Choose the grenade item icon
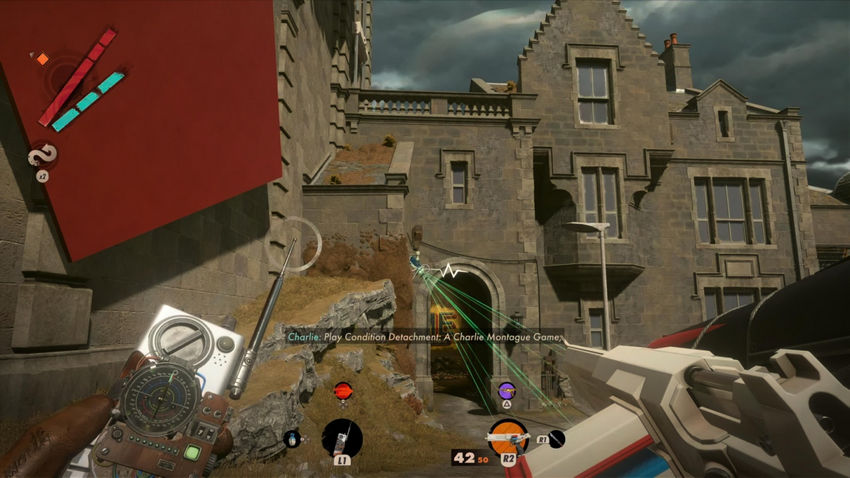 click(x=292, y=437)
